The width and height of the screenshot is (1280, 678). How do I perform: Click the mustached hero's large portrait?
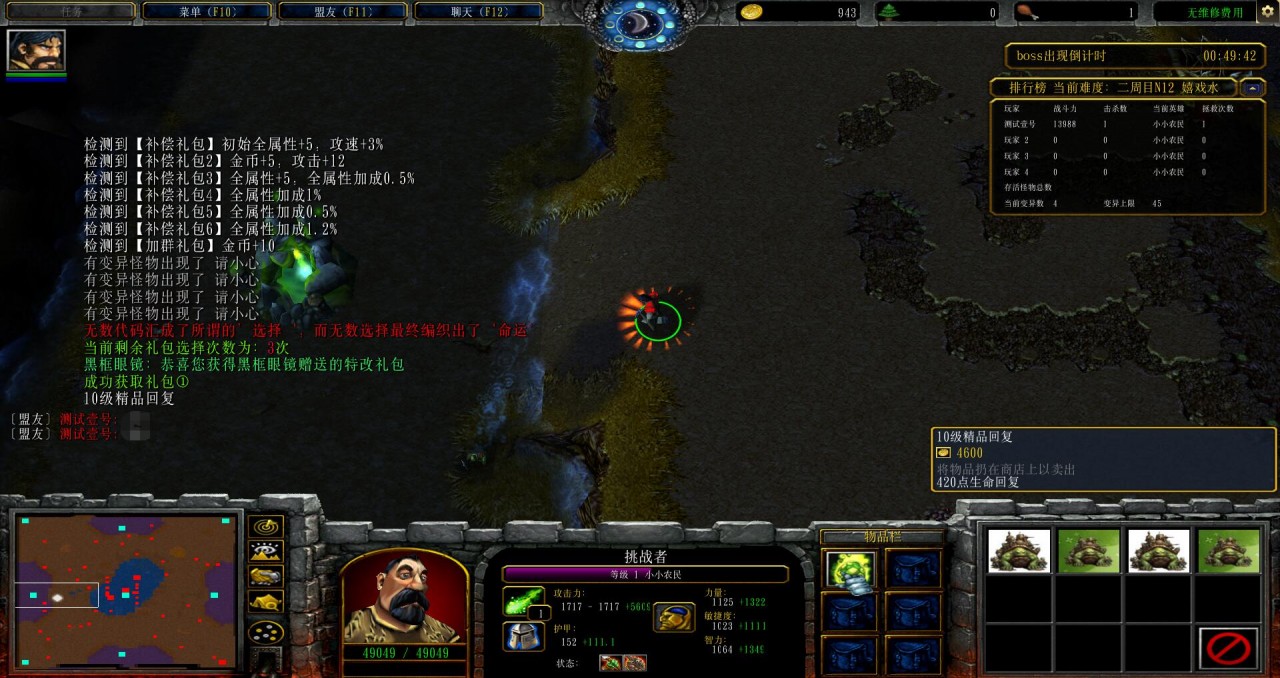click(x=404, y=597)
